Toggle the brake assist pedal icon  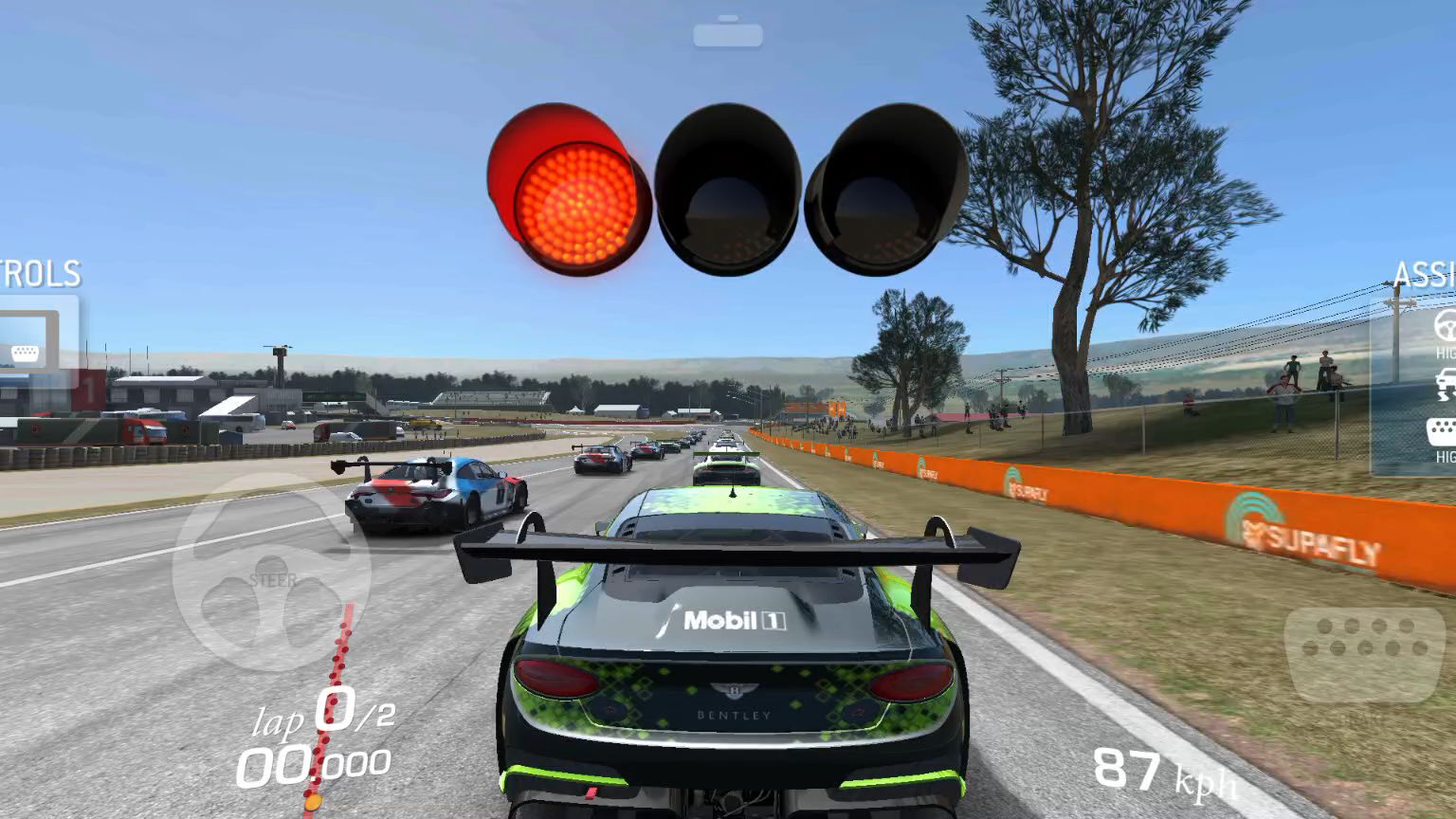coord(1442,431)
